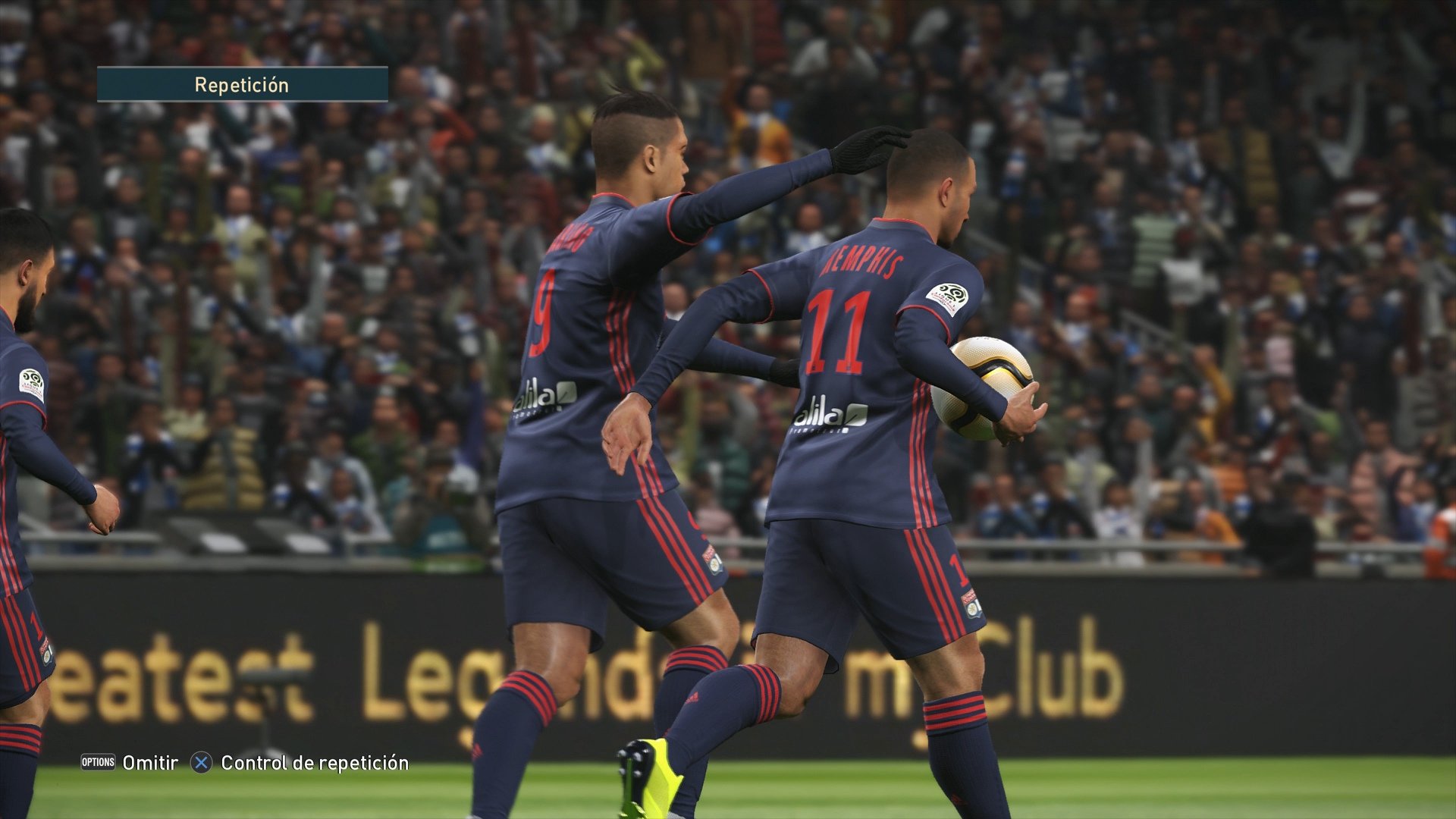The image size is (1456, 819).
Task: Click the Repetición title banner
Action: [243, 85]
